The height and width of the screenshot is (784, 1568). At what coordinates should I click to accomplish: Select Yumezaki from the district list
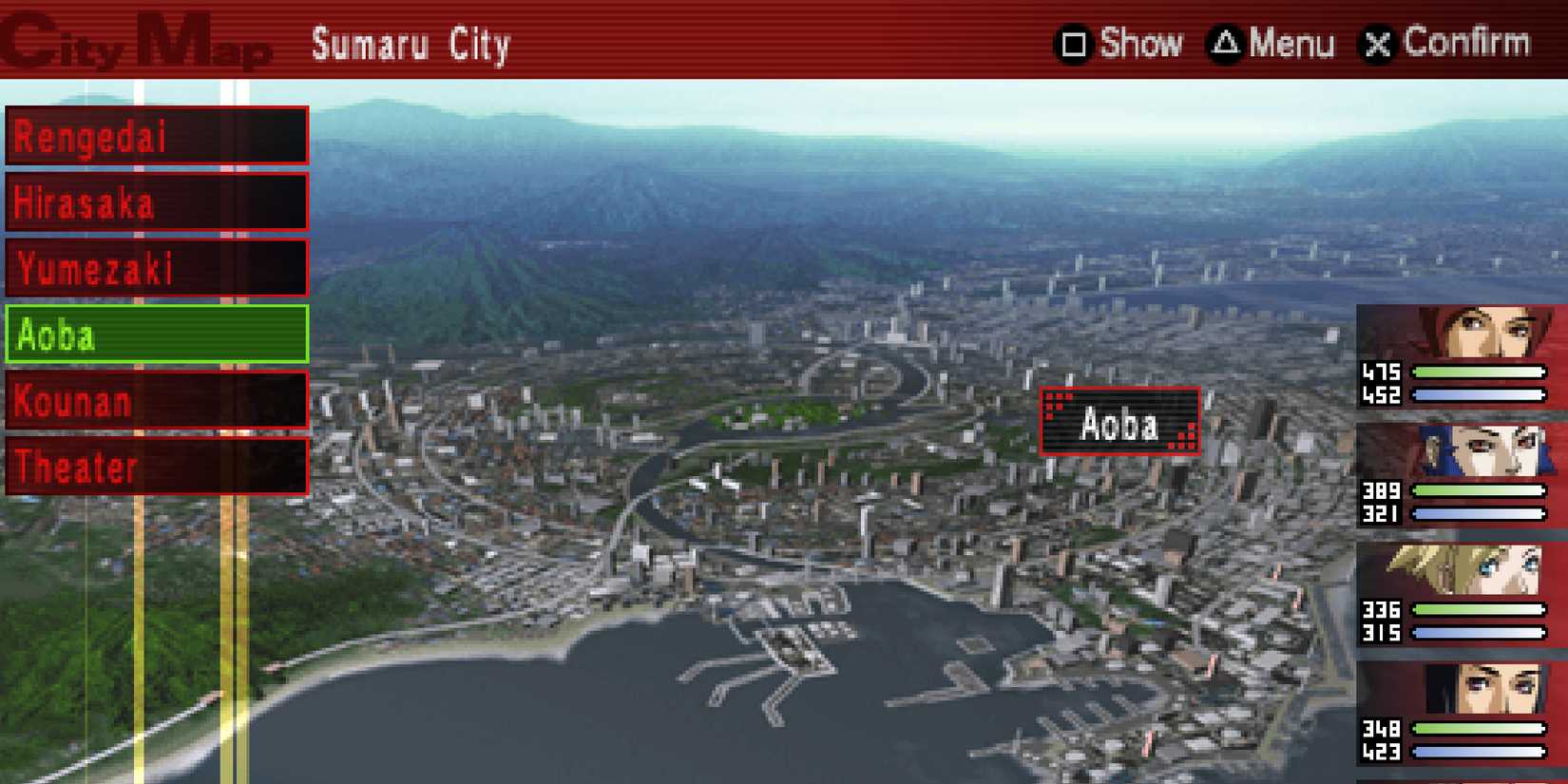pos(157,268)
